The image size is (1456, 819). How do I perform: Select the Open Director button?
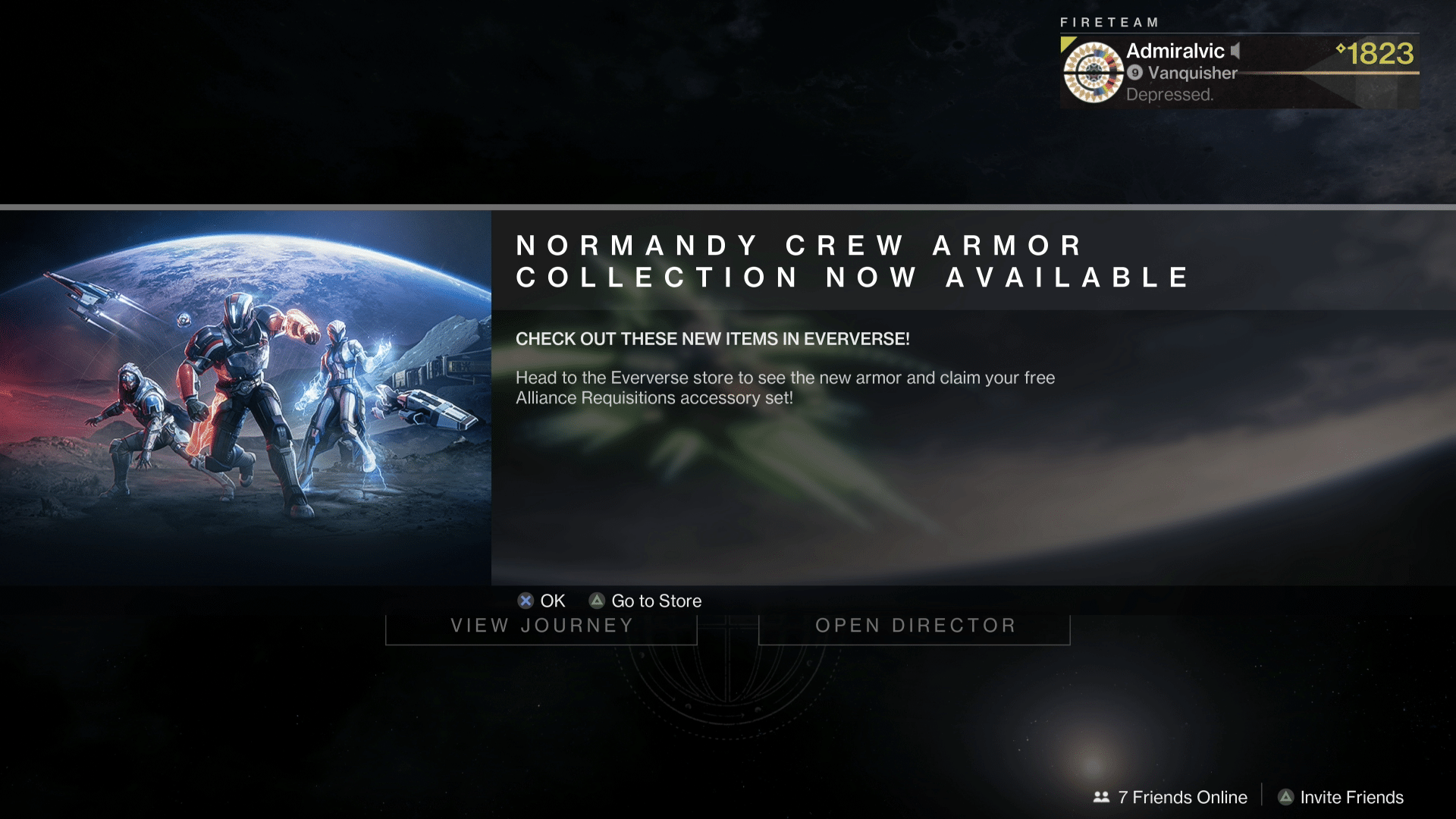[915, 627]
